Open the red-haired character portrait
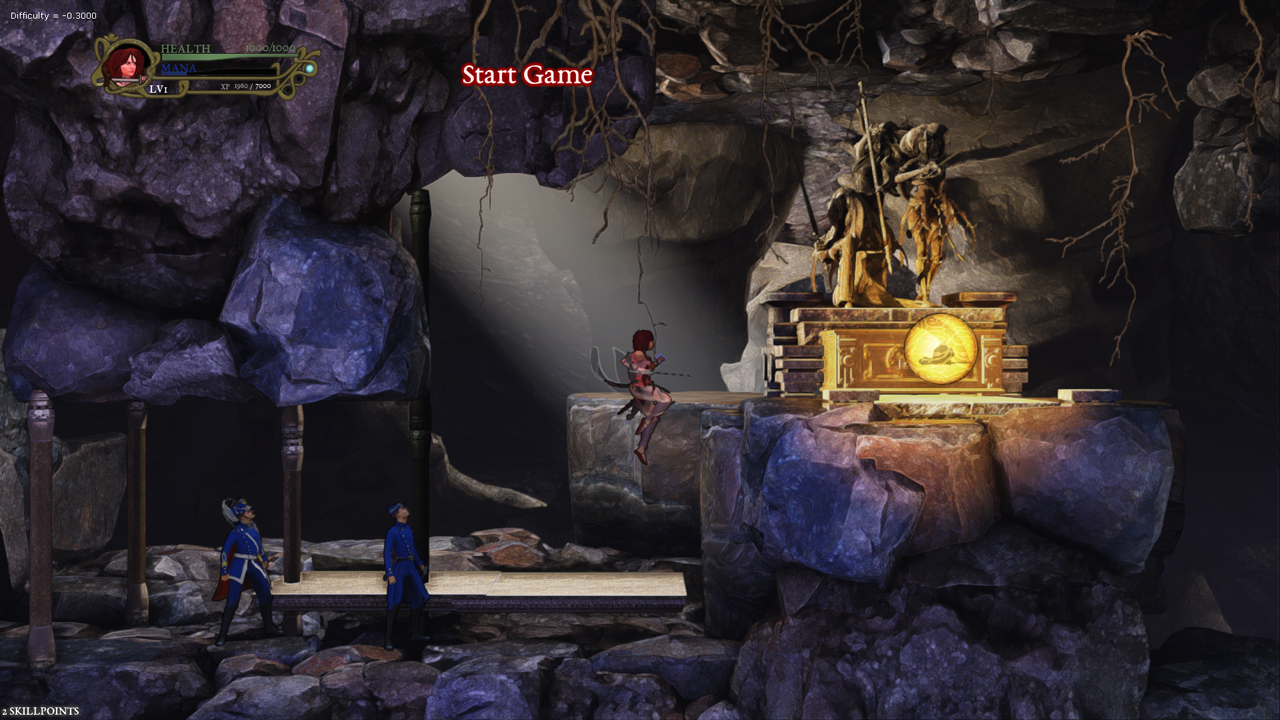Image resolution: width=1280 pixels, height=720 pixels. (126, 64)
